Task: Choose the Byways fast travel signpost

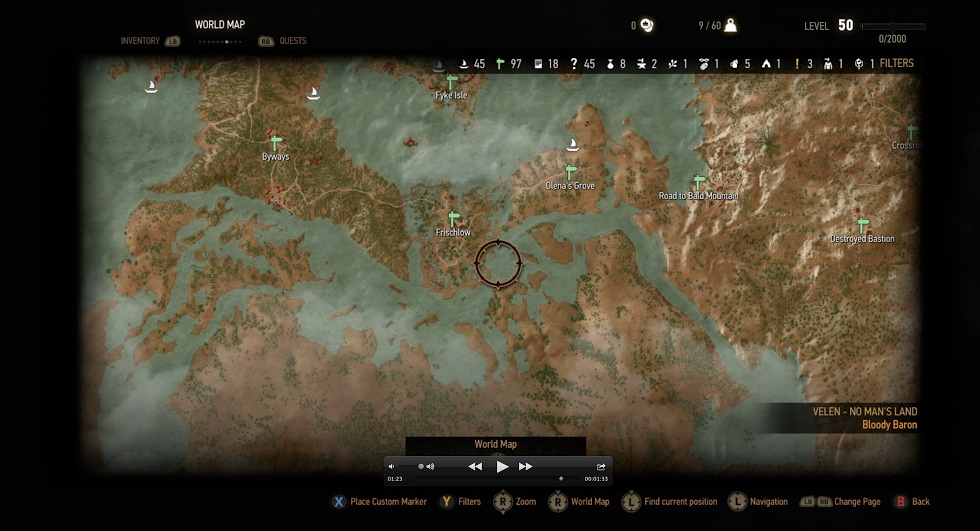Action: [275, 143]
